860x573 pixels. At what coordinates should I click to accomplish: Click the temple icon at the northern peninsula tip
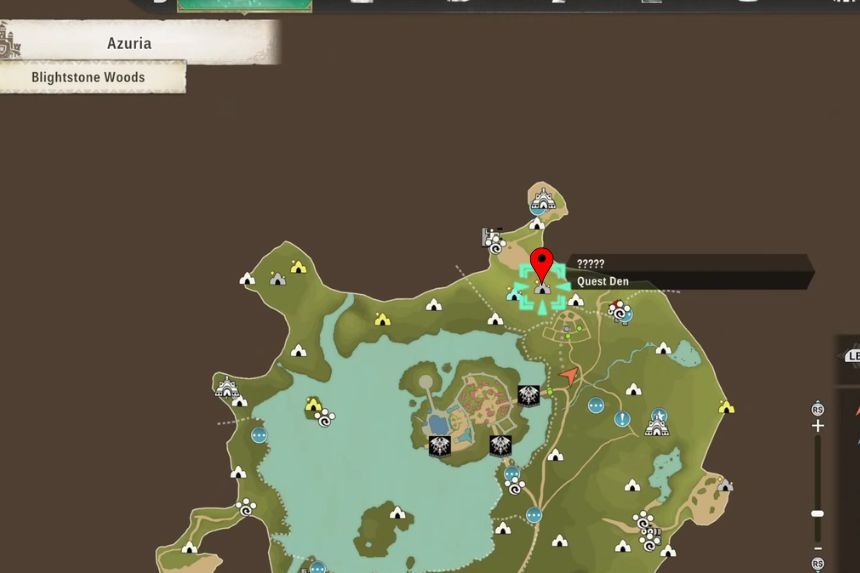(542, 200)
